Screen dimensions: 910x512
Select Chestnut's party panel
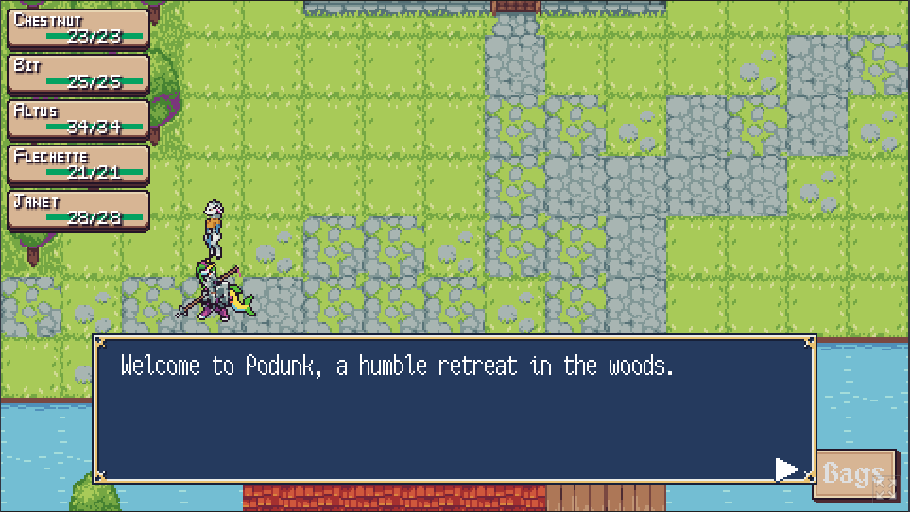[78, 29]
